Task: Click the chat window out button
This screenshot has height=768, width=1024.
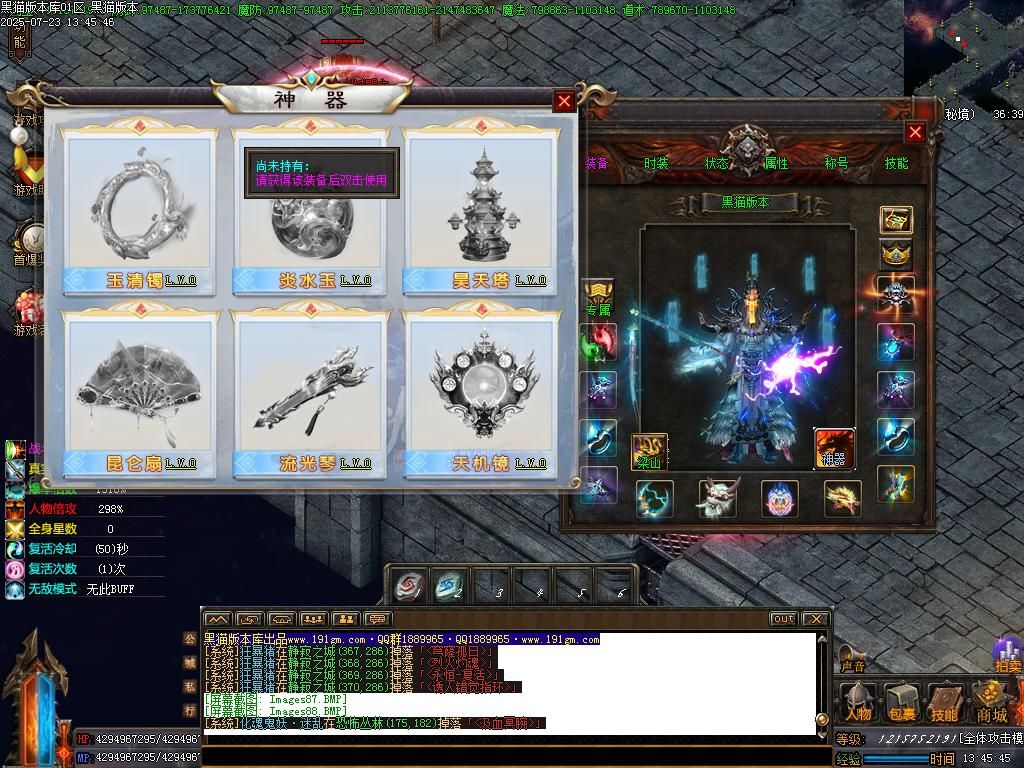Action: click(783, 619)
